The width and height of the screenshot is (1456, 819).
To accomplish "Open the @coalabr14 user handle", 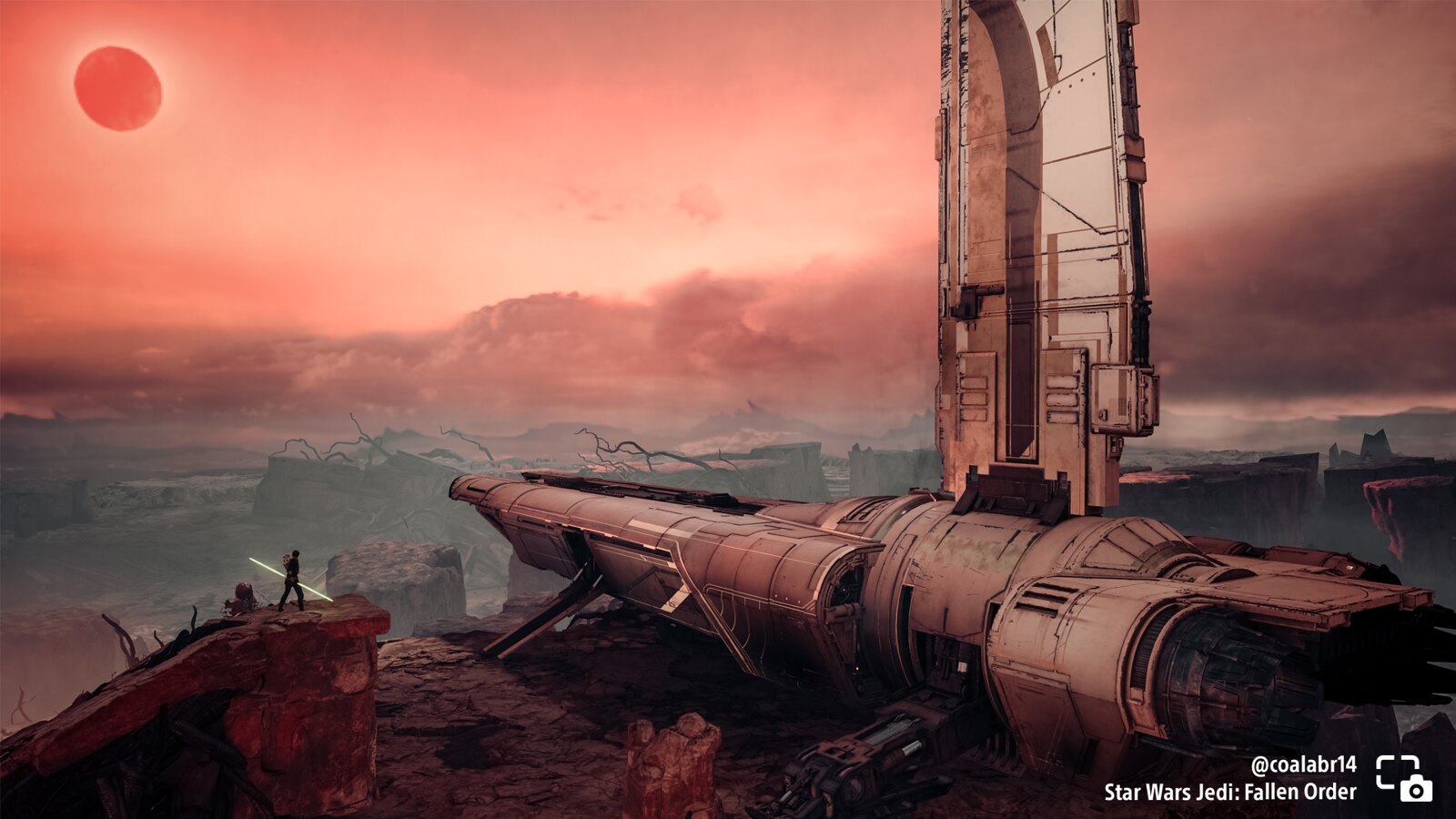I will click(1303, 764).
